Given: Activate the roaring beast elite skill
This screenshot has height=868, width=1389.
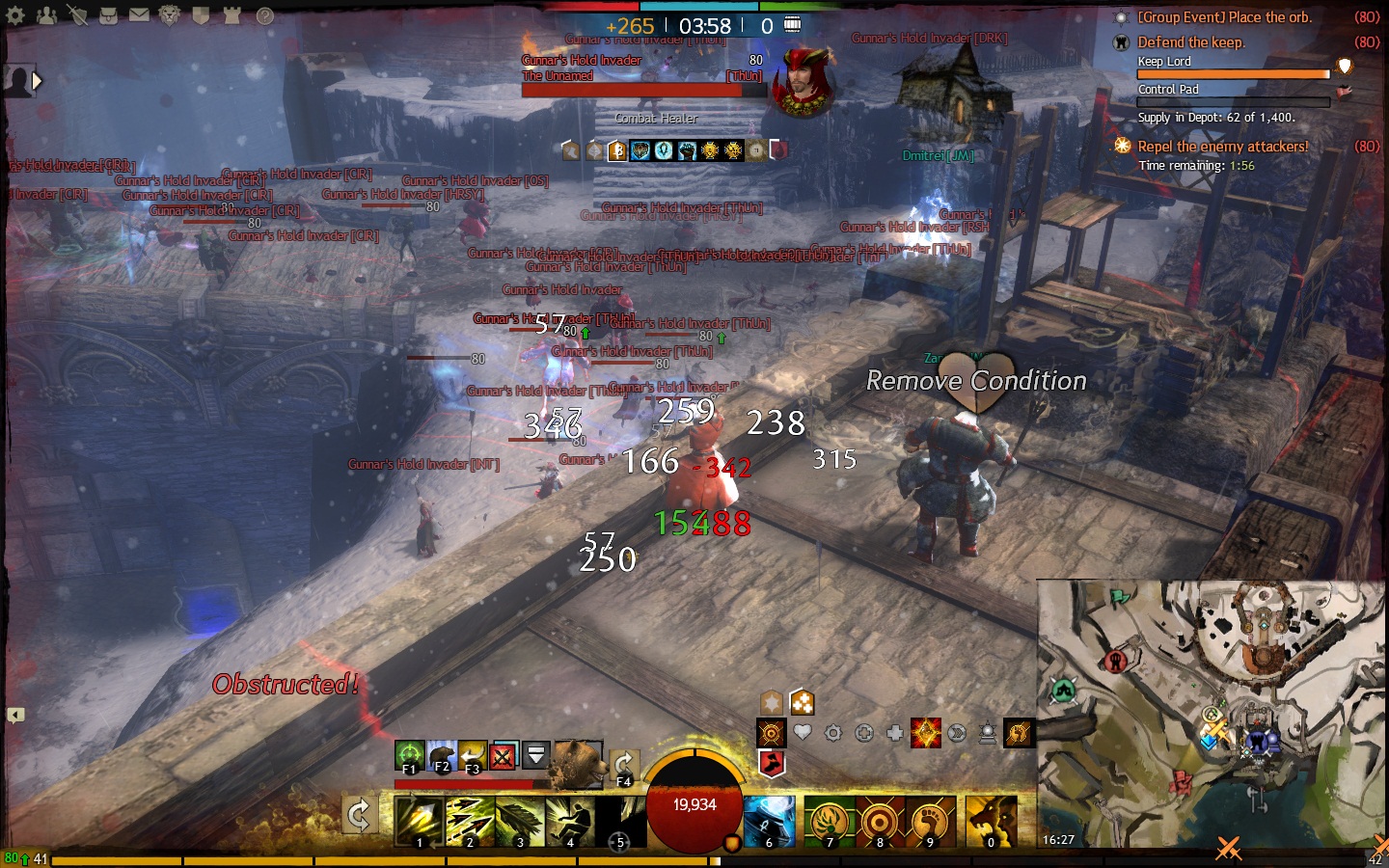Looking at the screenshot, I should [991, 821].
